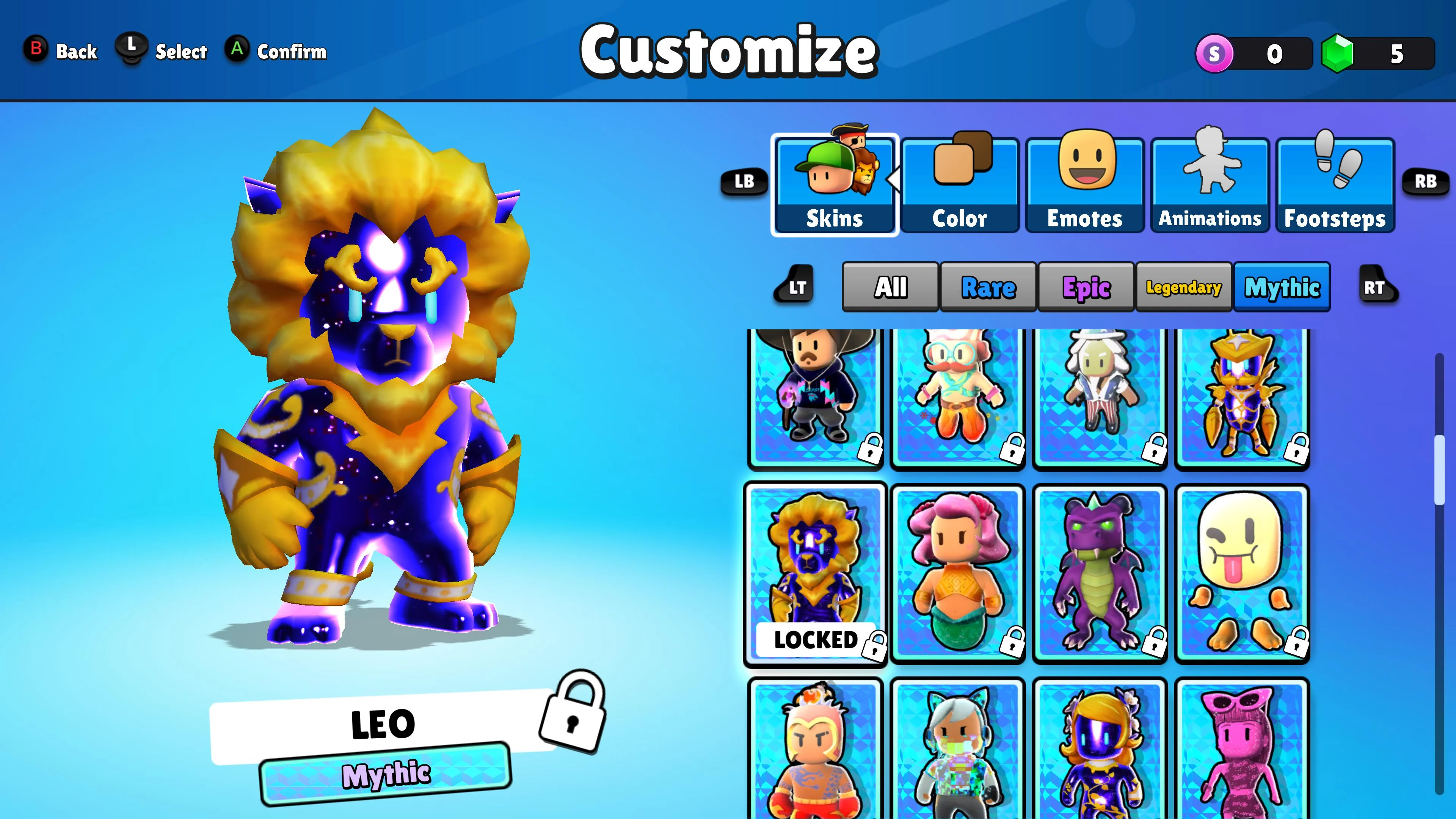Select the Mythic rarity filter

(x=1282, y=287)
